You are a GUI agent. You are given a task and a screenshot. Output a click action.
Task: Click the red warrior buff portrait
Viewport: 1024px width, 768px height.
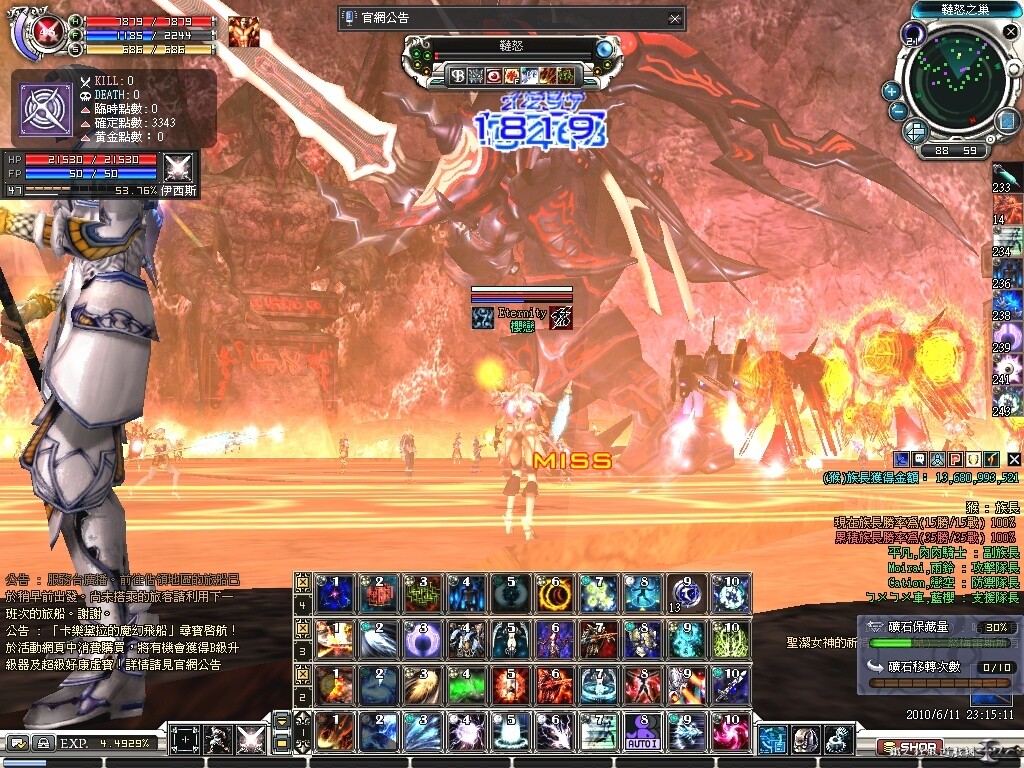point(243,32)
